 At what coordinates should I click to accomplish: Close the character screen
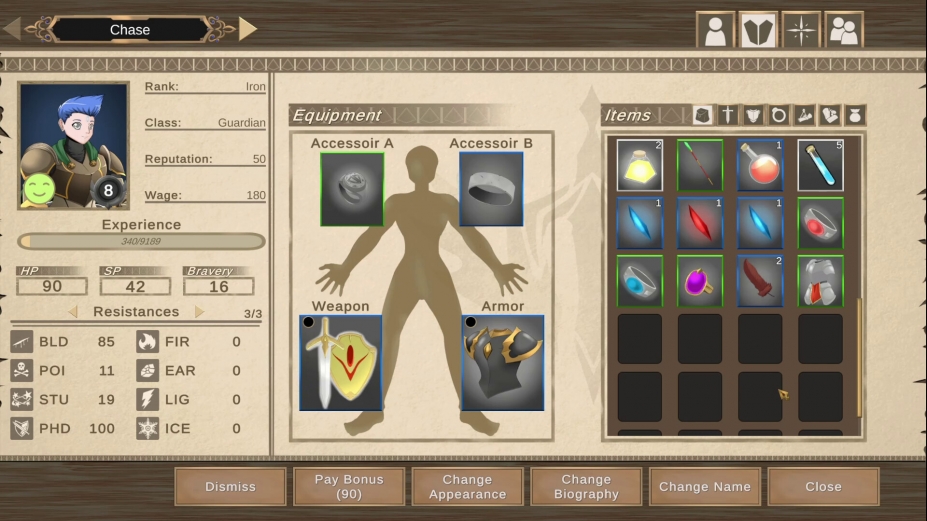pos(823,487)
